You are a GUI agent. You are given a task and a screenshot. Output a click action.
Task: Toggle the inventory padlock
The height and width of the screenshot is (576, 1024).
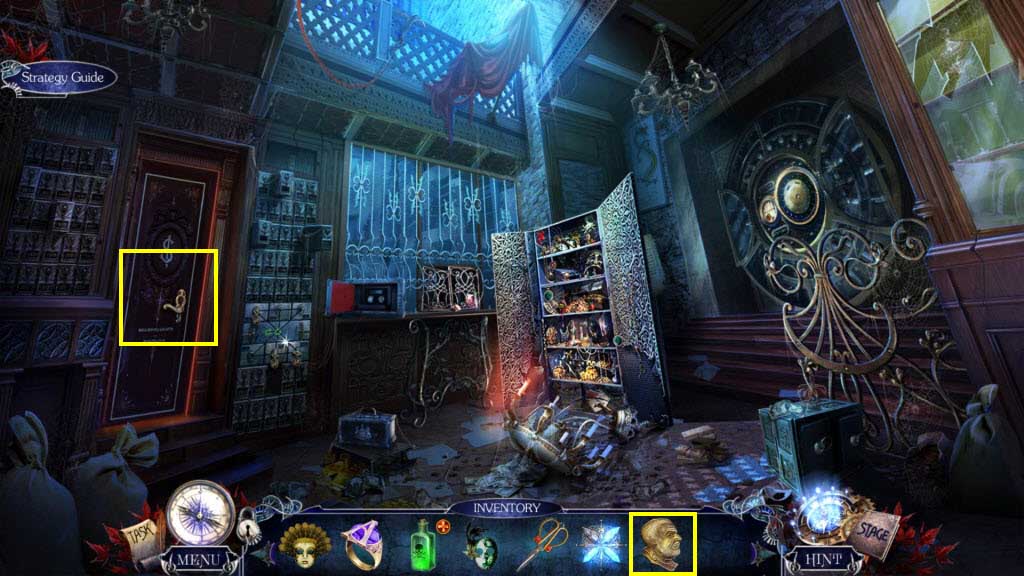pos(246,526)
